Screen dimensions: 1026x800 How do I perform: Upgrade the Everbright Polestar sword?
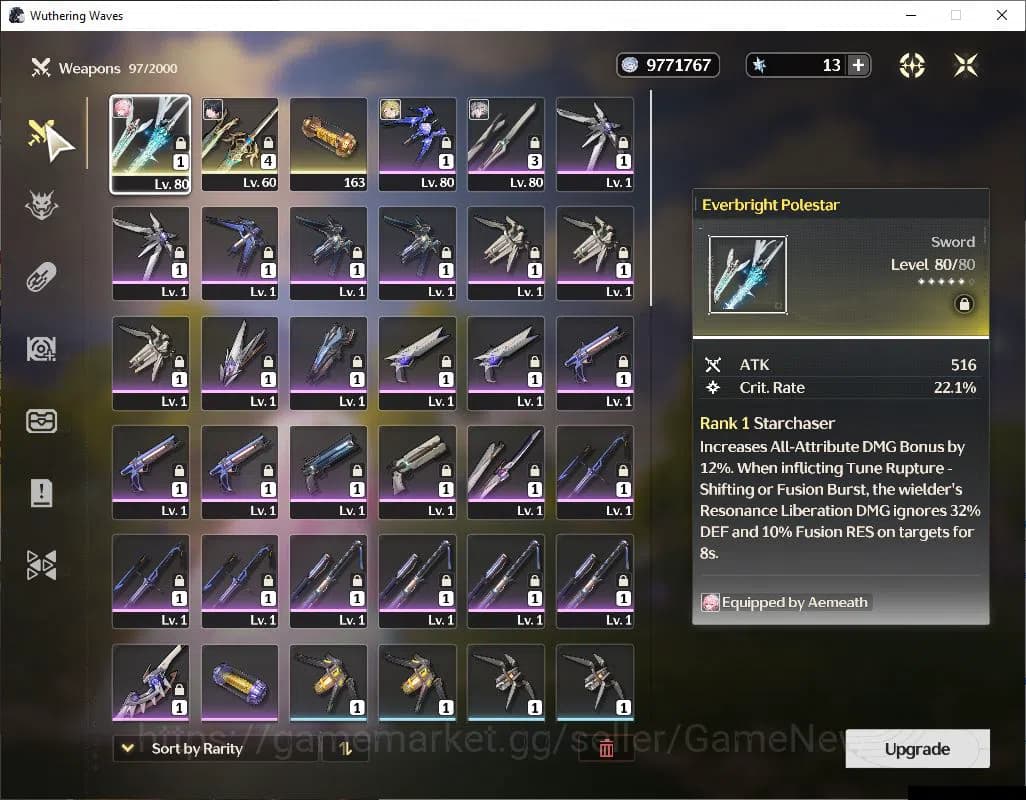tap(917, 749)
